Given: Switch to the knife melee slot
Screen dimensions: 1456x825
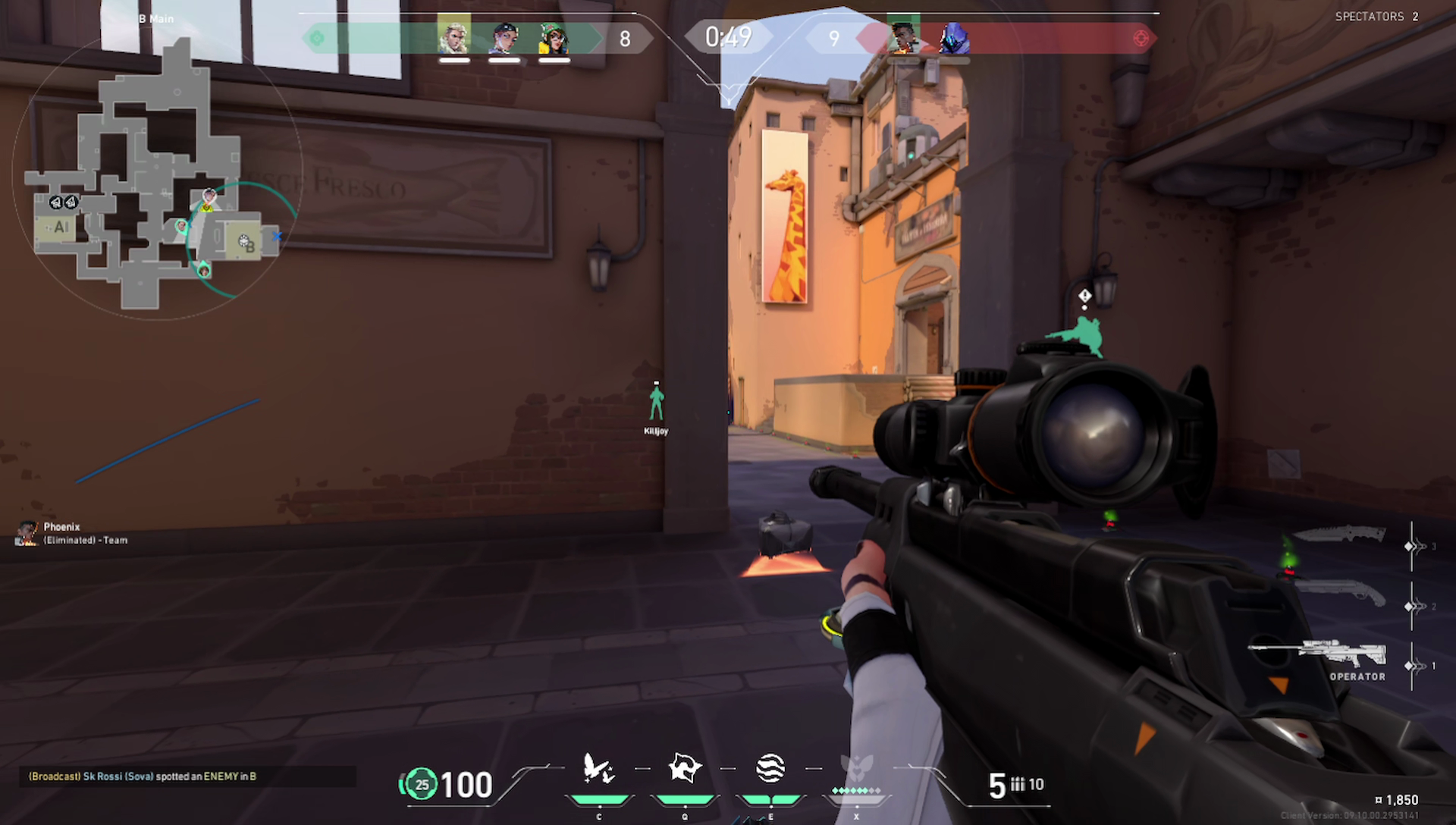Looking at the screenshot, I should point(1339,535).
